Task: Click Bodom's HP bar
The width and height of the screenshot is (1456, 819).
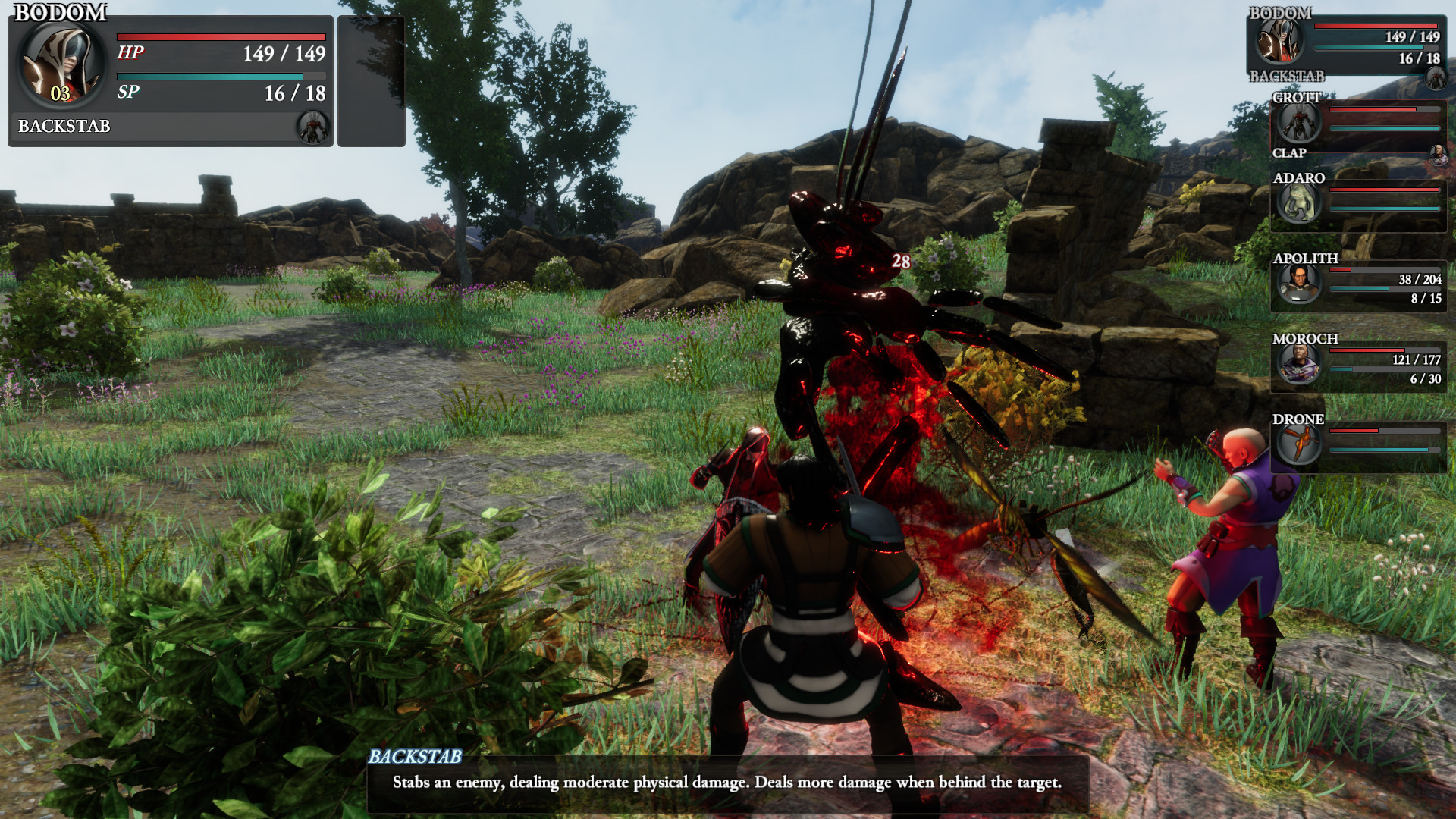Action: pyautogui.click(x=220, y=36)
